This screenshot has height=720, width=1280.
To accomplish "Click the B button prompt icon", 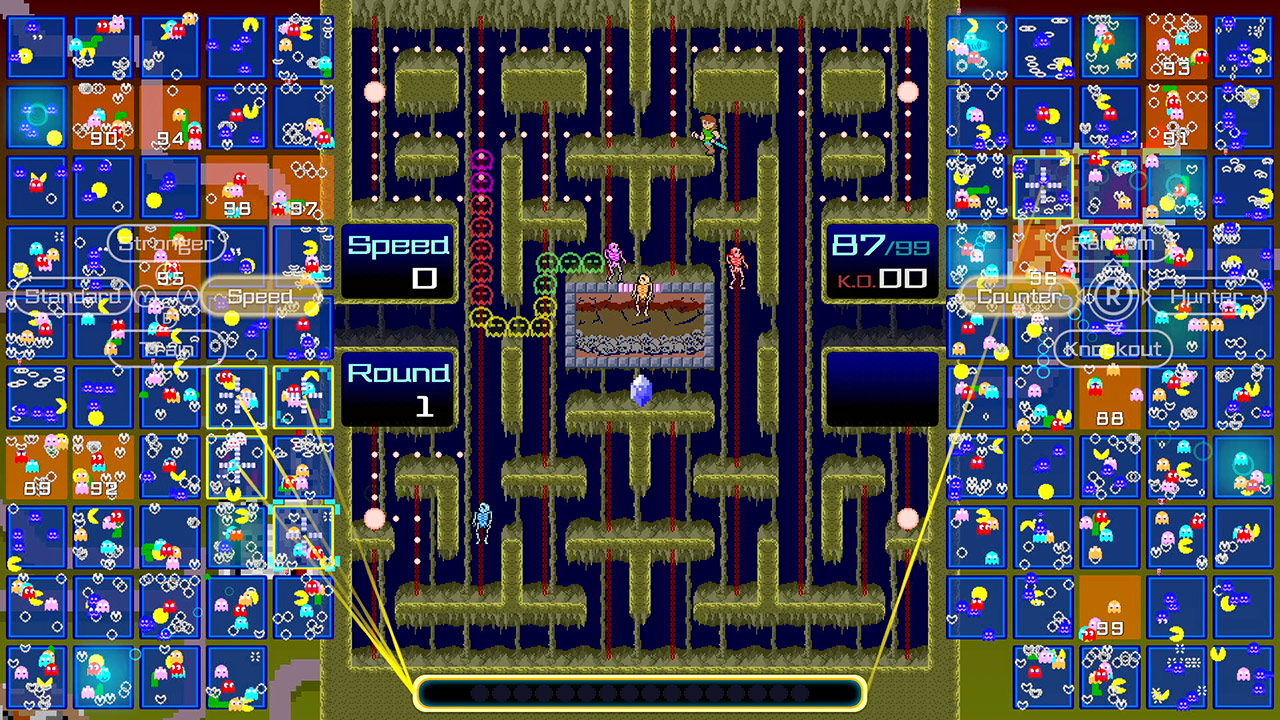I will (166, 317).
